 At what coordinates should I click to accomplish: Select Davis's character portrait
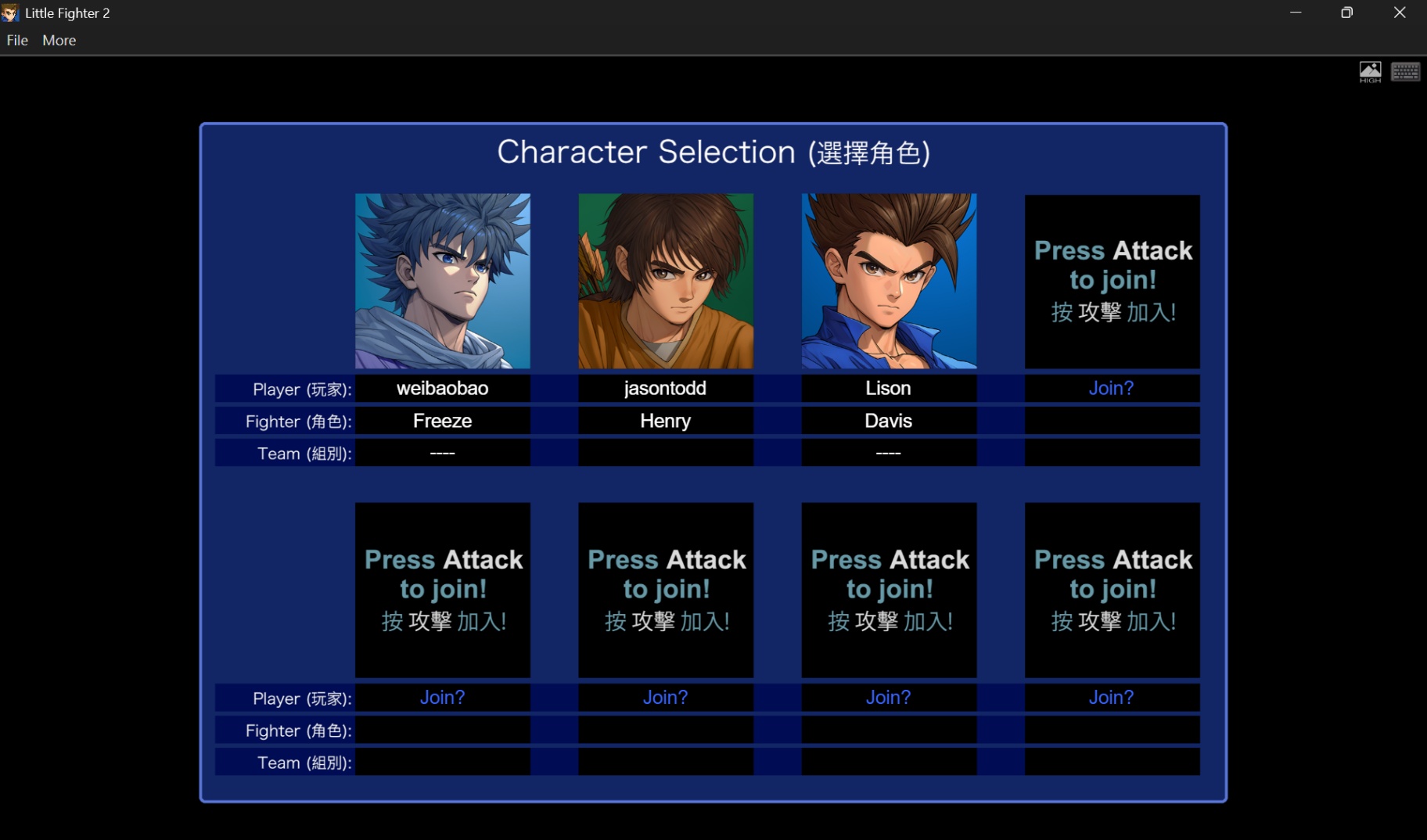pyautogui.click(x=888, y=281)
